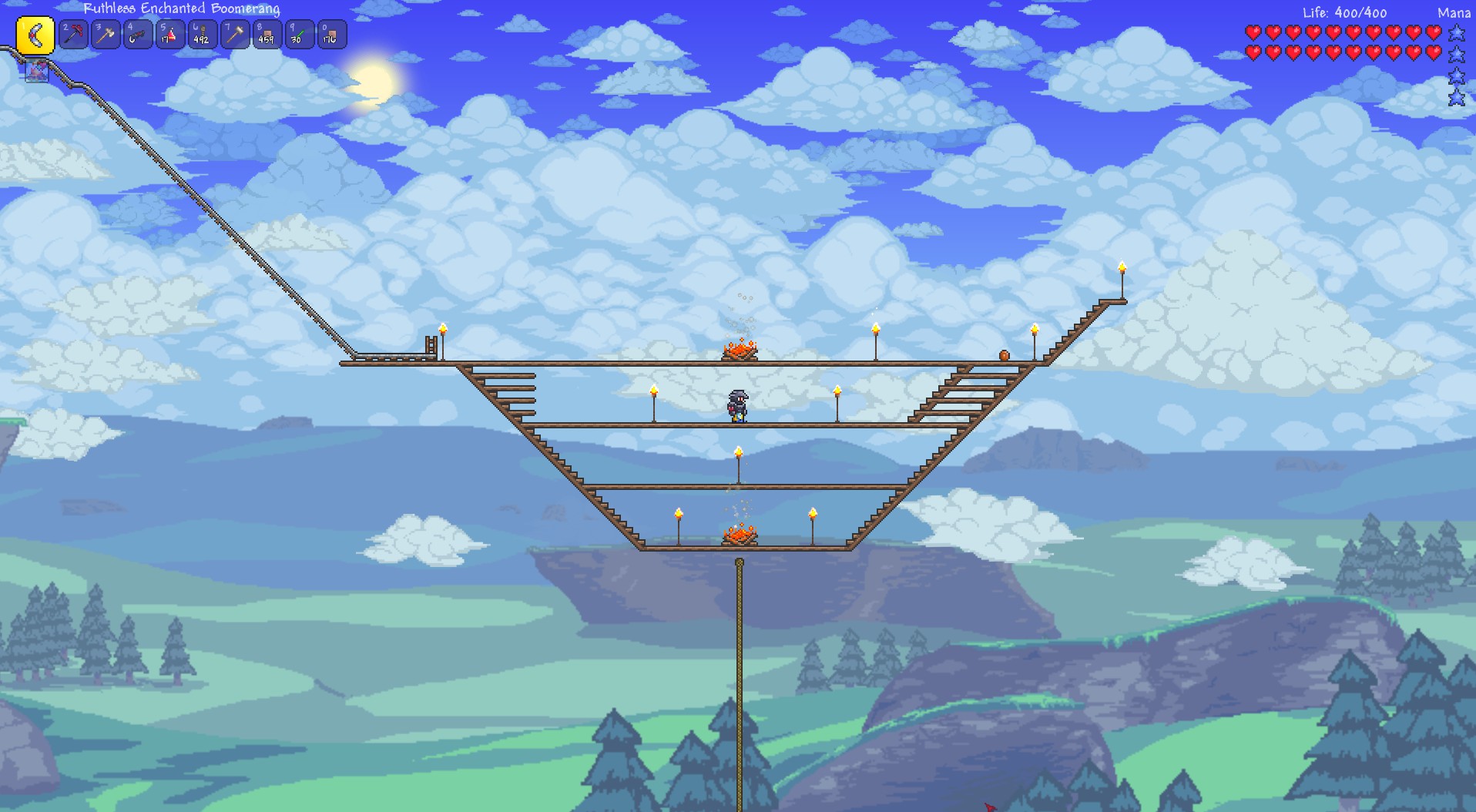The width and height of the screenshot is (1476, 812).
Task: Select the healing potion in hotbar slot 5
Action: (x=169, y=35)
